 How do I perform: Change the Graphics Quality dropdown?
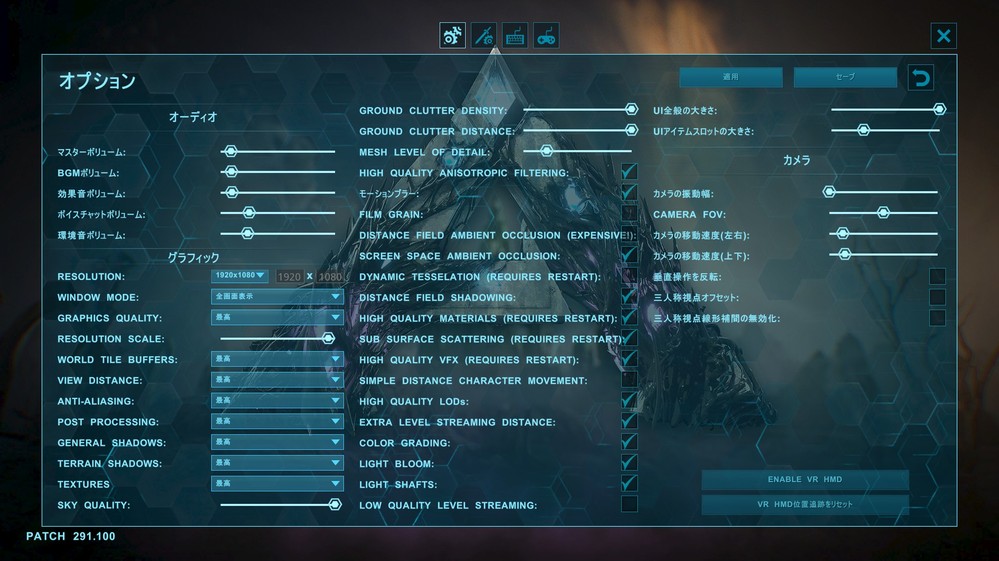277,318
